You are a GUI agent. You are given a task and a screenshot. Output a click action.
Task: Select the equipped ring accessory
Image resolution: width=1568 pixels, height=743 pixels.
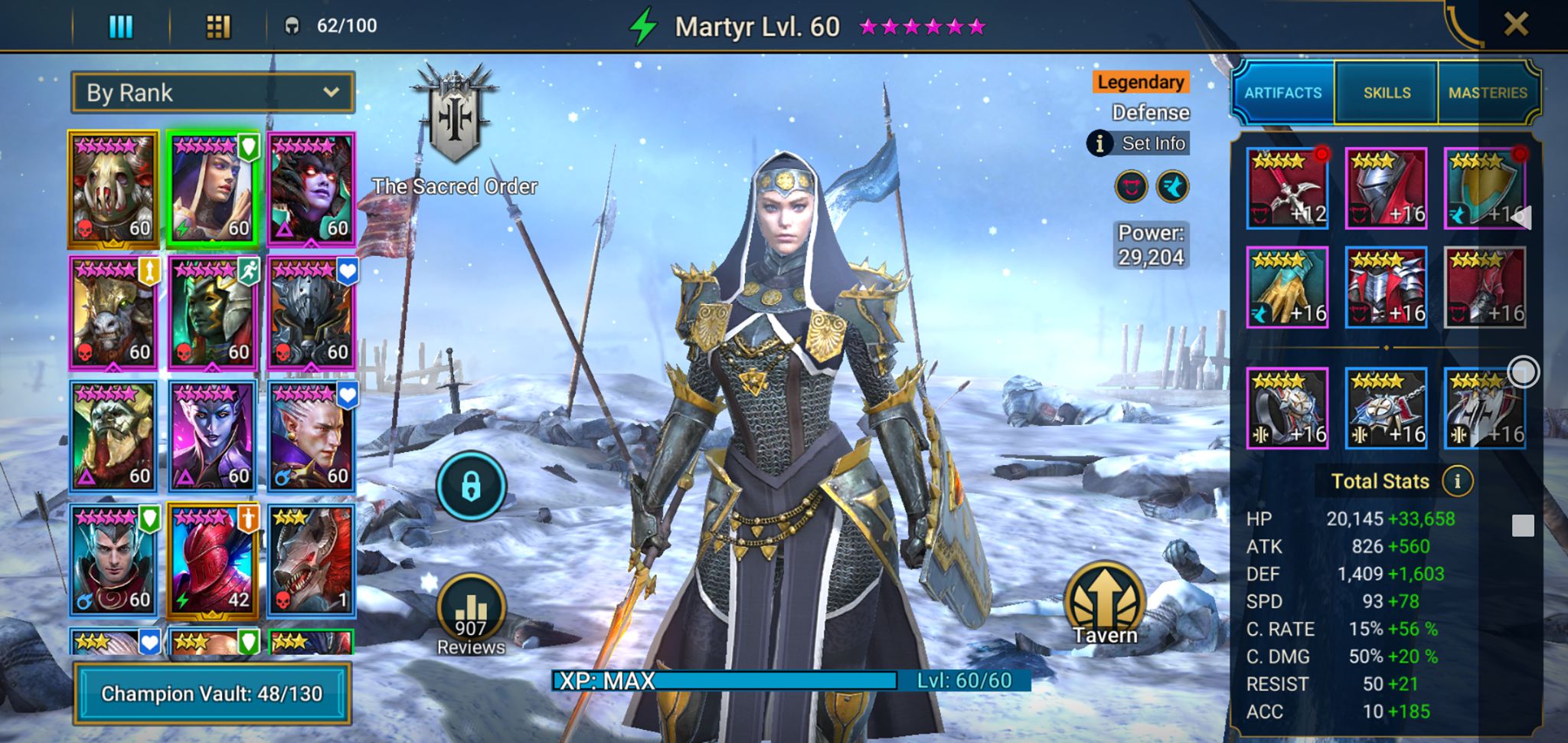[x=1287, y=408]
